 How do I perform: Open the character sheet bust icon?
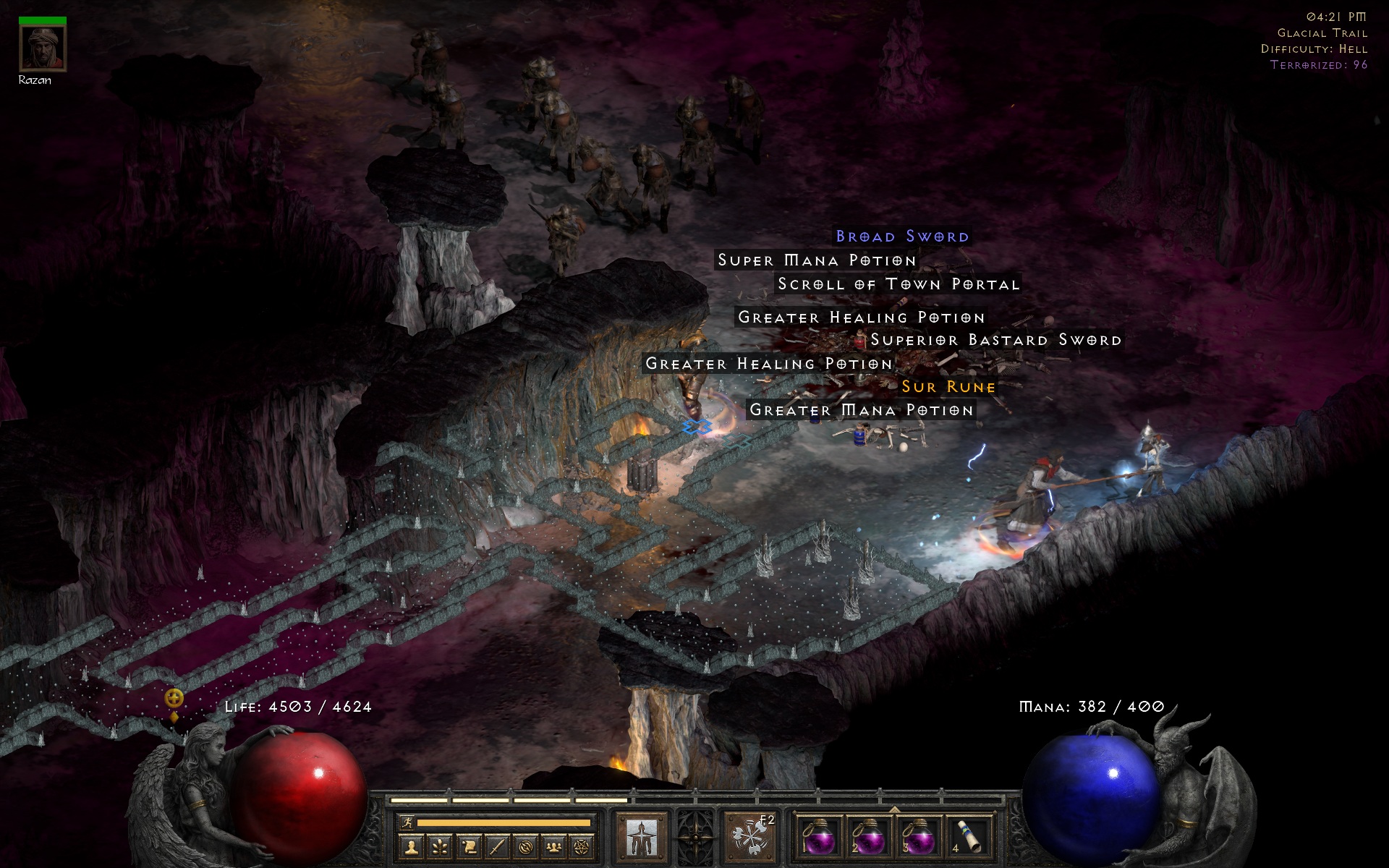pyautogui.click(x=412, y=846)
